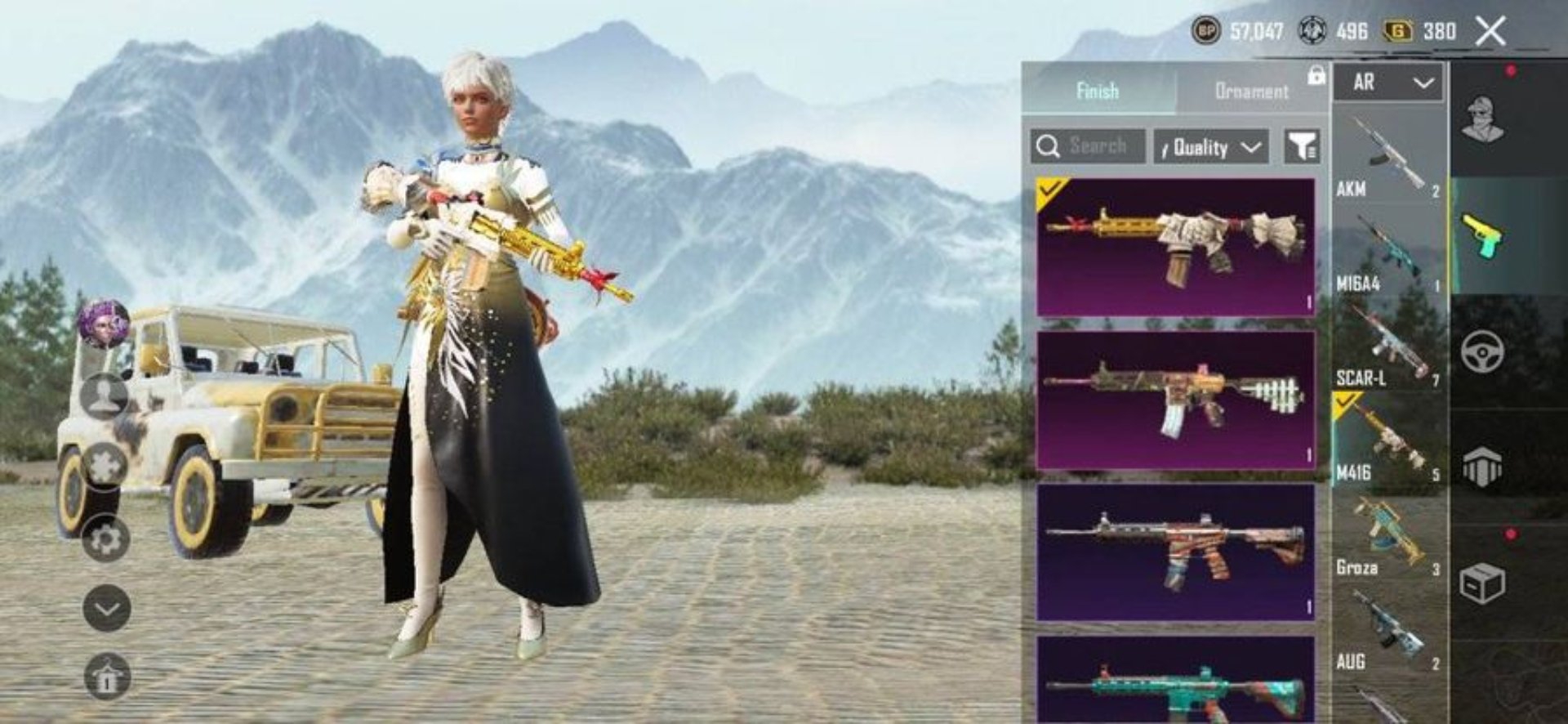Choose the Groza weapon entry
1568x724 pixels.
click(x=1387, y=535)
